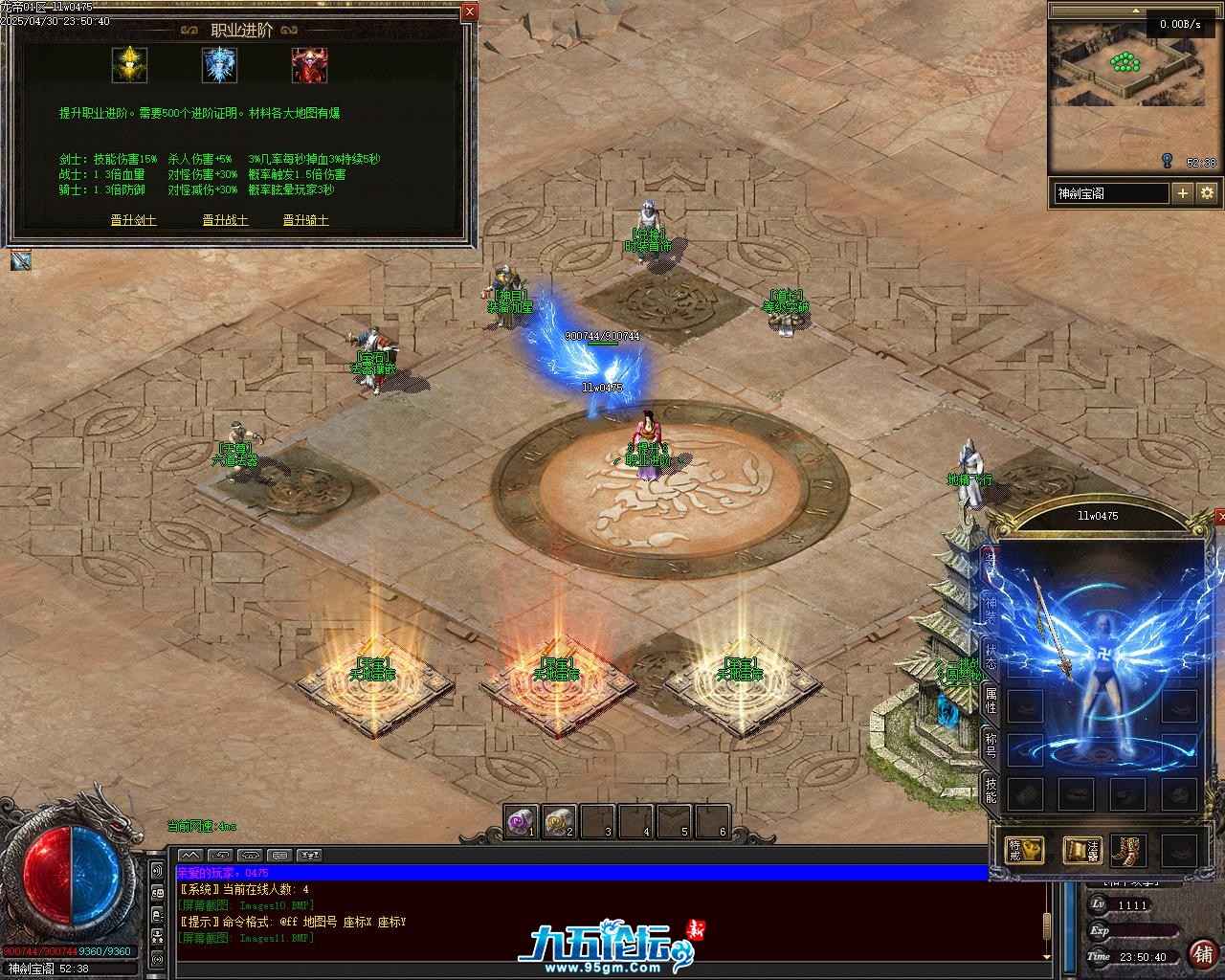The width and height of the screenshot is (1225, 980).
Task: Close the 职业进阶 class advancement window
Action: coord(469,12)
